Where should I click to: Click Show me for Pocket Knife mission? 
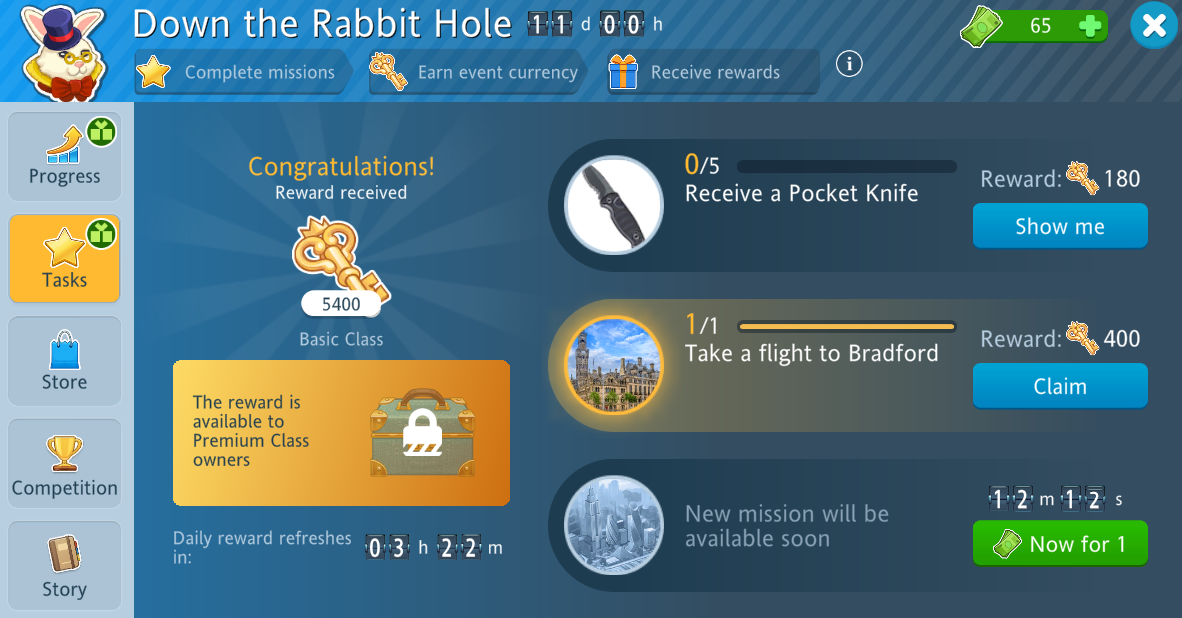point(1060,226)
